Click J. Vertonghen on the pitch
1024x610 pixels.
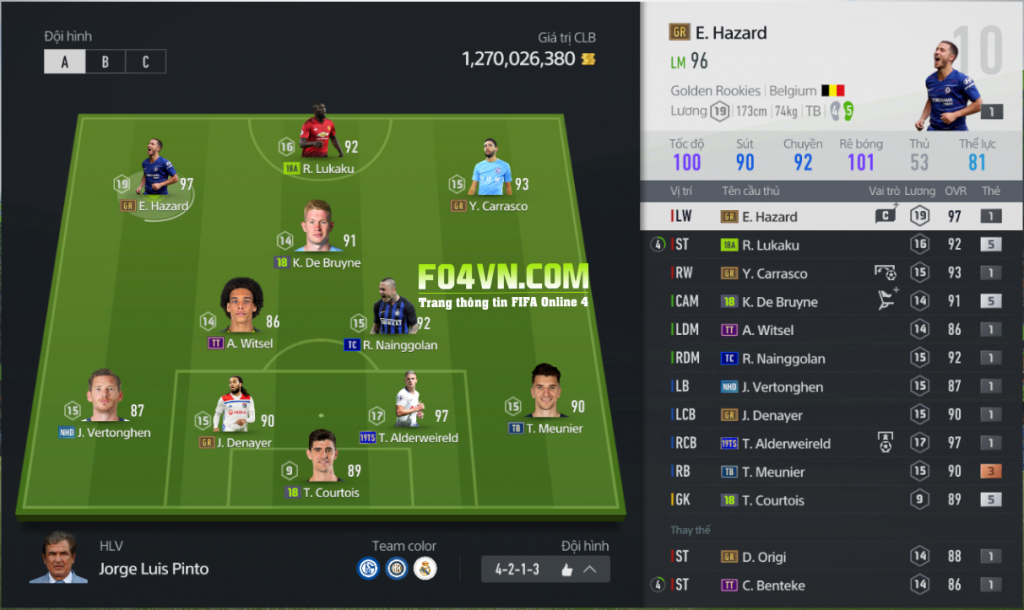(104, 400)
